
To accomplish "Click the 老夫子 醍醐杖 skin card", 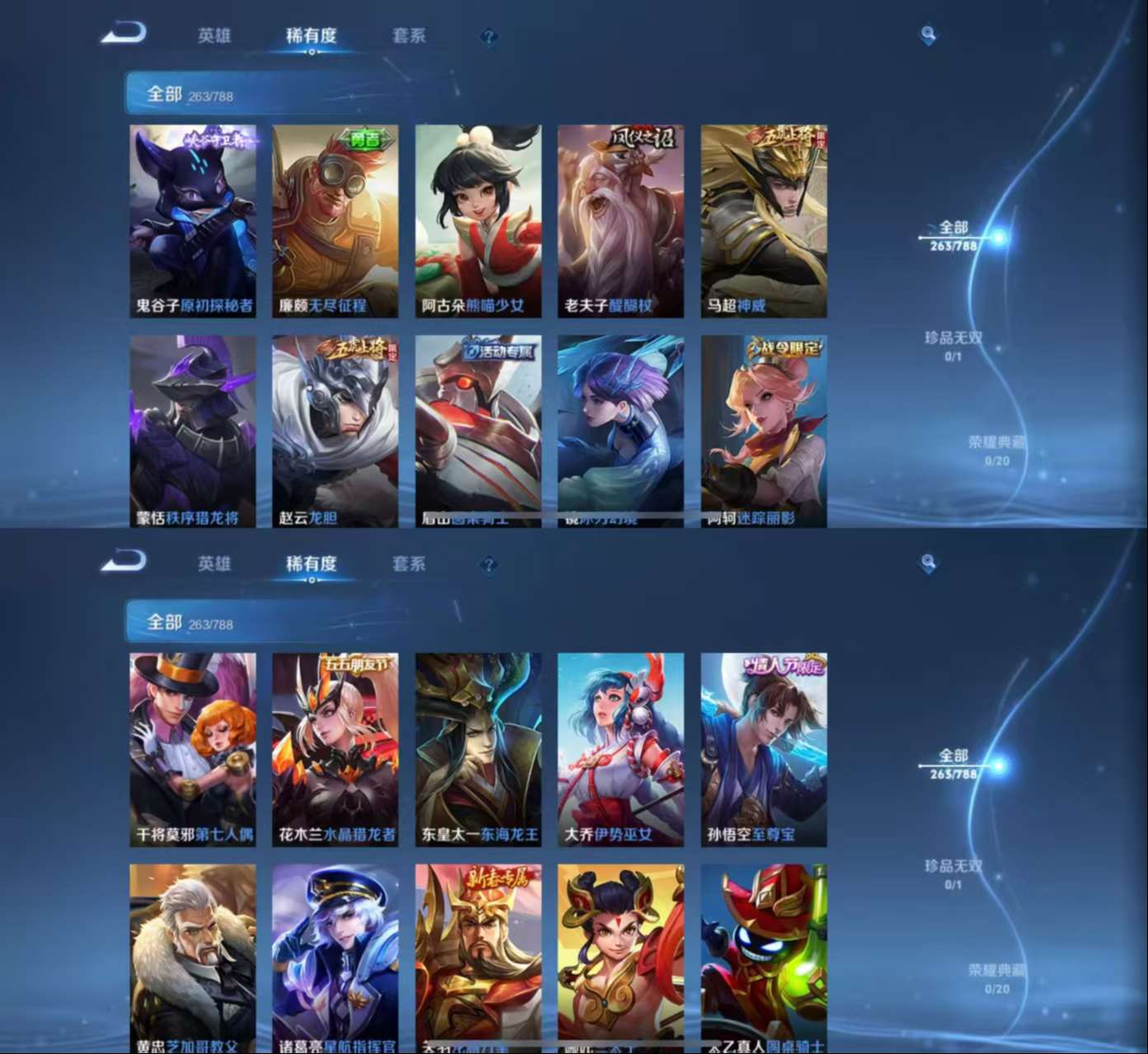I will tap(621, 221).
